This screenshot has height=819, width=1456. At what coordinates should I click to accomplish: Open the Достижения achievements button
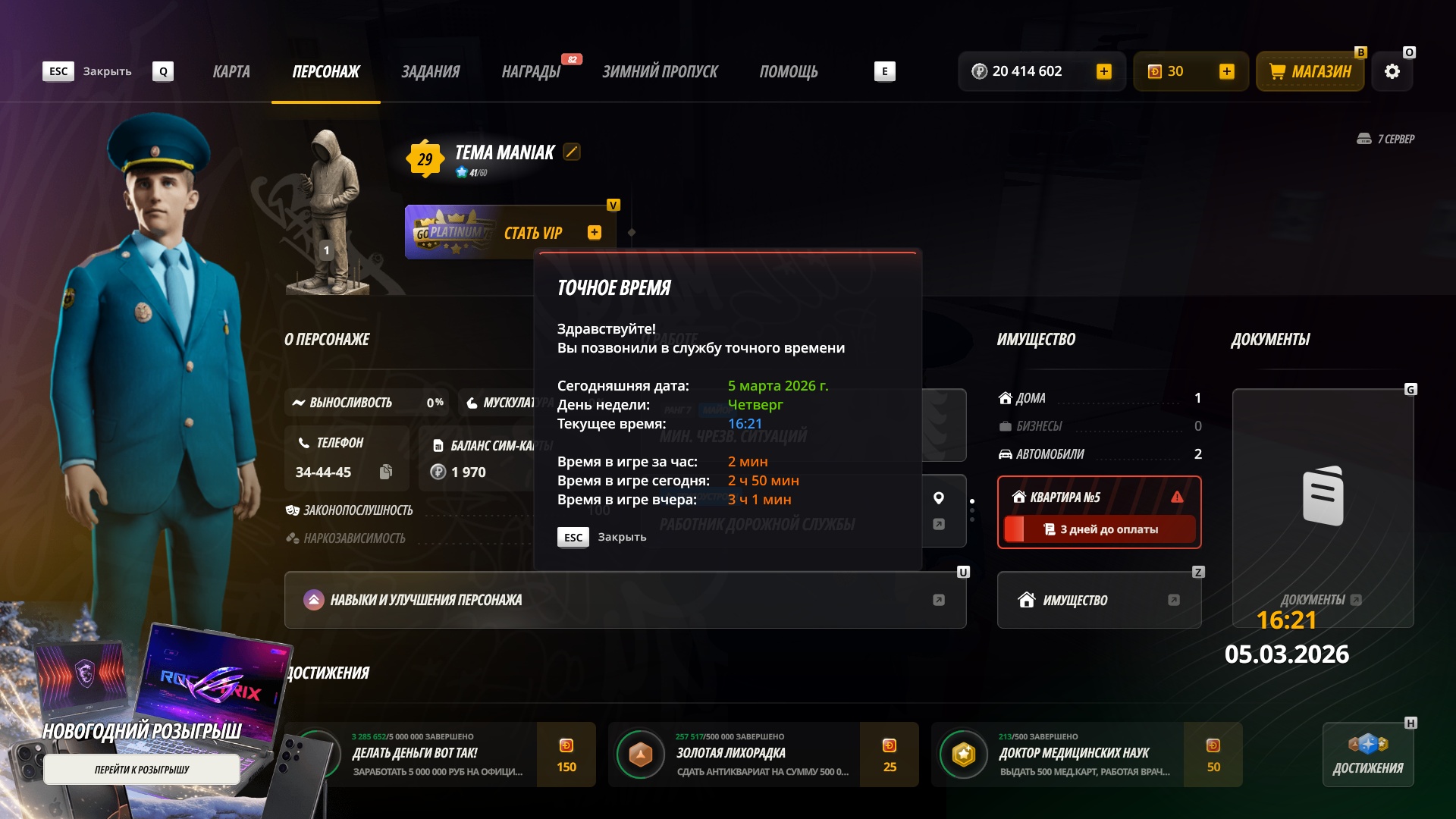[x=1368, y=755]
